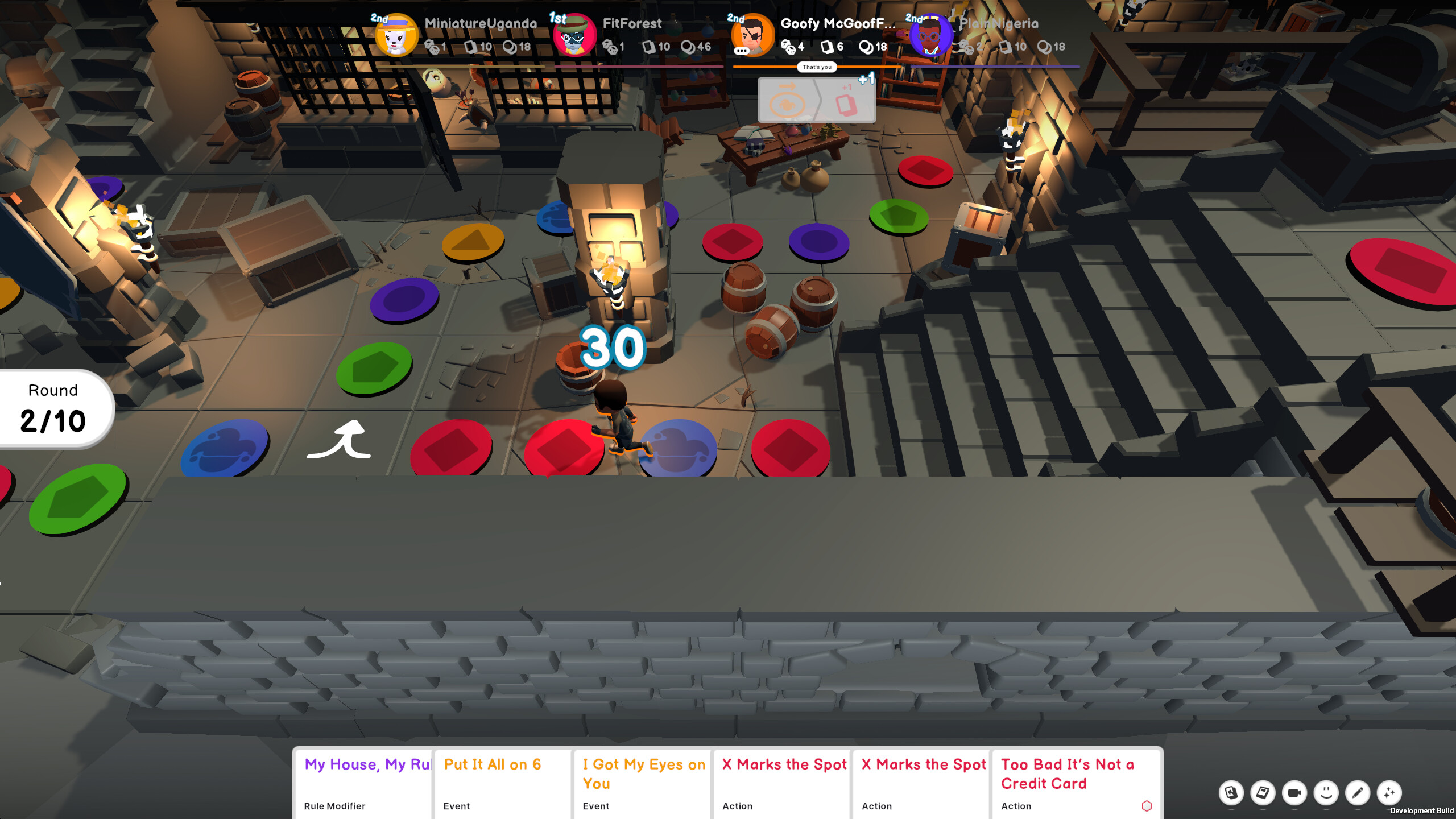Select the video camera recording icon
1456x819 pixels.
point(1294,794)
